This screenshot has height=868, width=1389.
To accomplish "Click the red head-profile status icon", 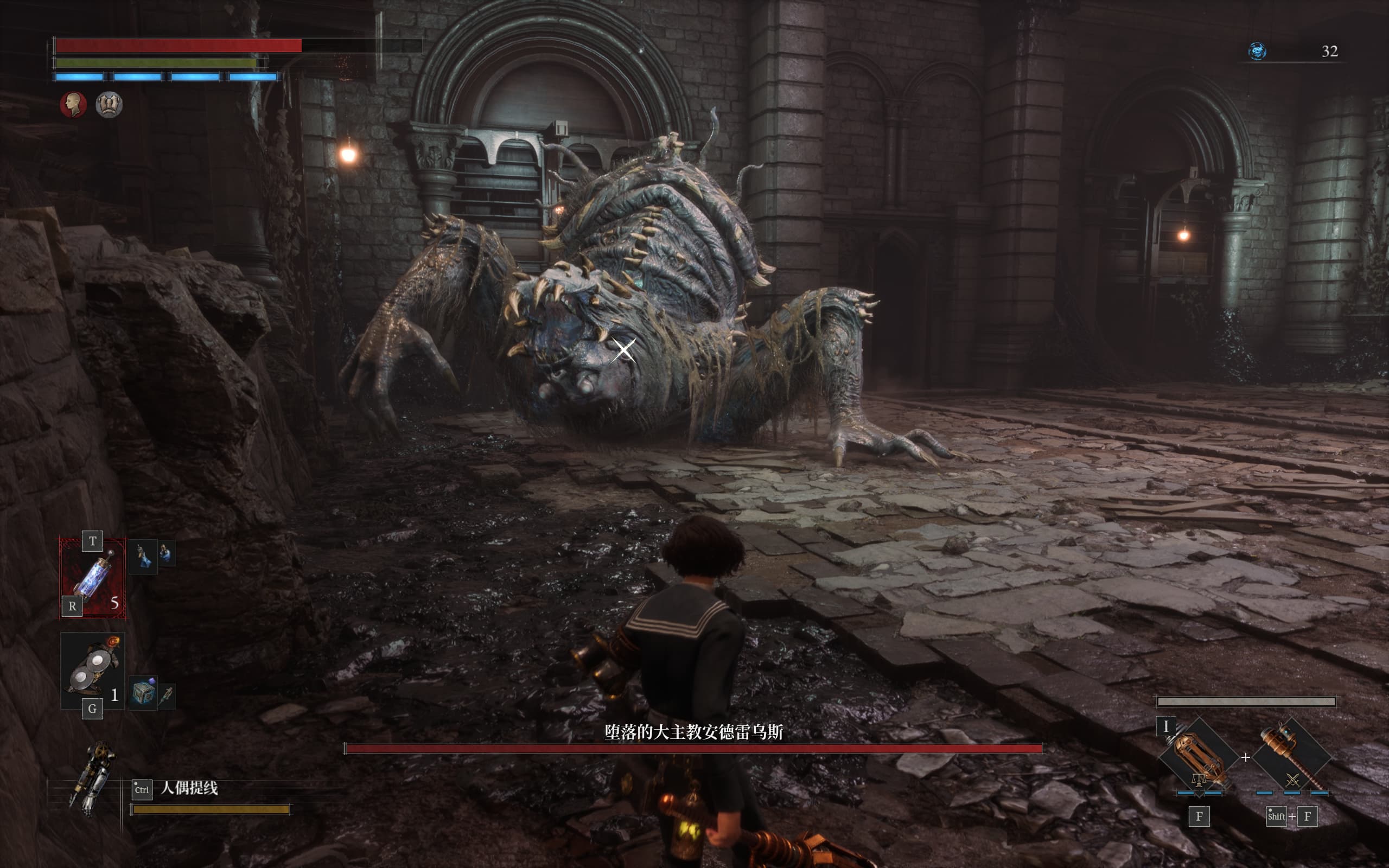I will (x=73, y=105).
